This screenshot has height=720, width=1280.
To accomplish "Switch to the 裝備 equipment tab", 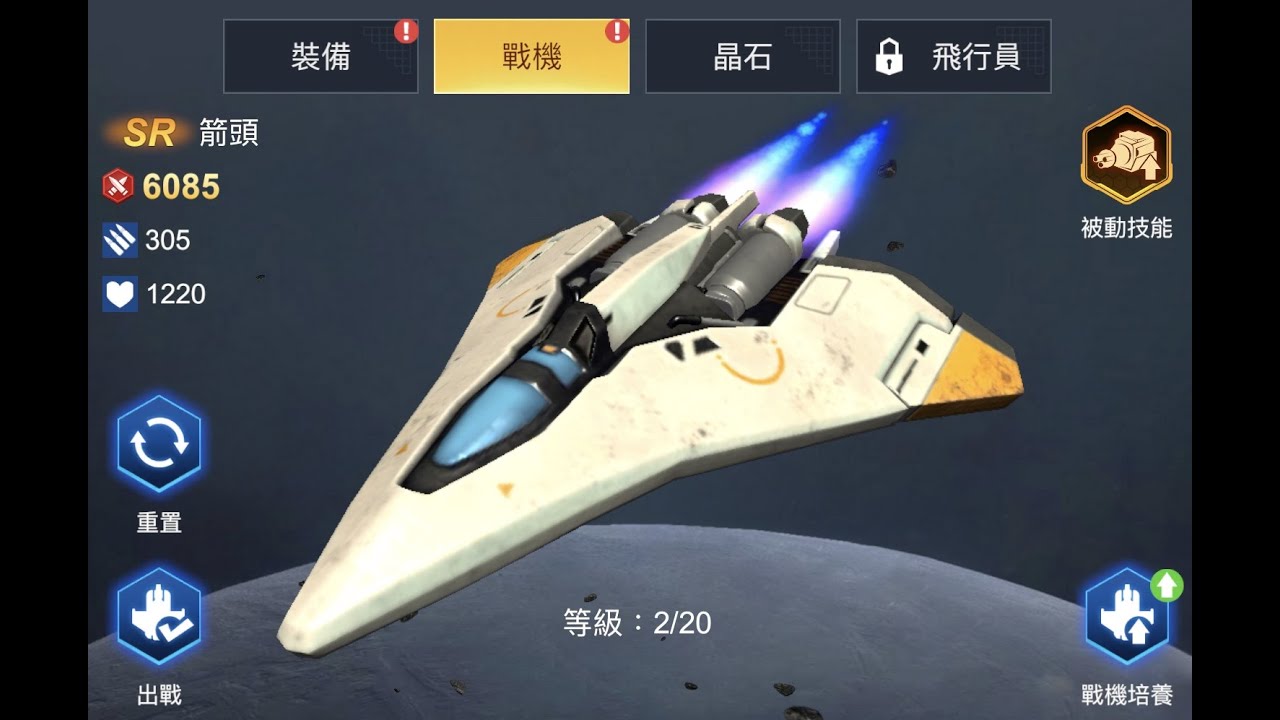I will [320, 57].
